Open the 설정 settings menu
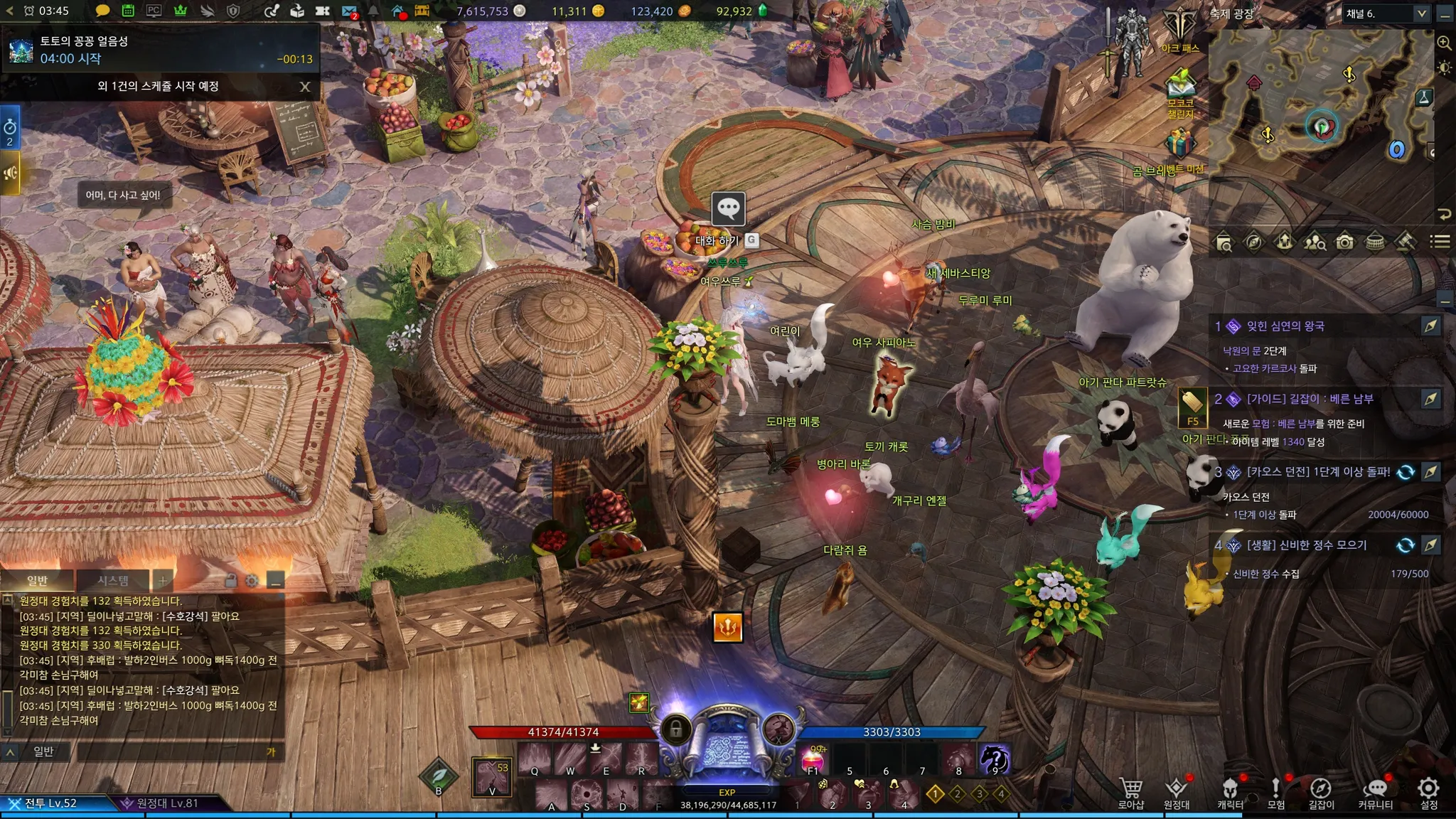 (1428, 792)
